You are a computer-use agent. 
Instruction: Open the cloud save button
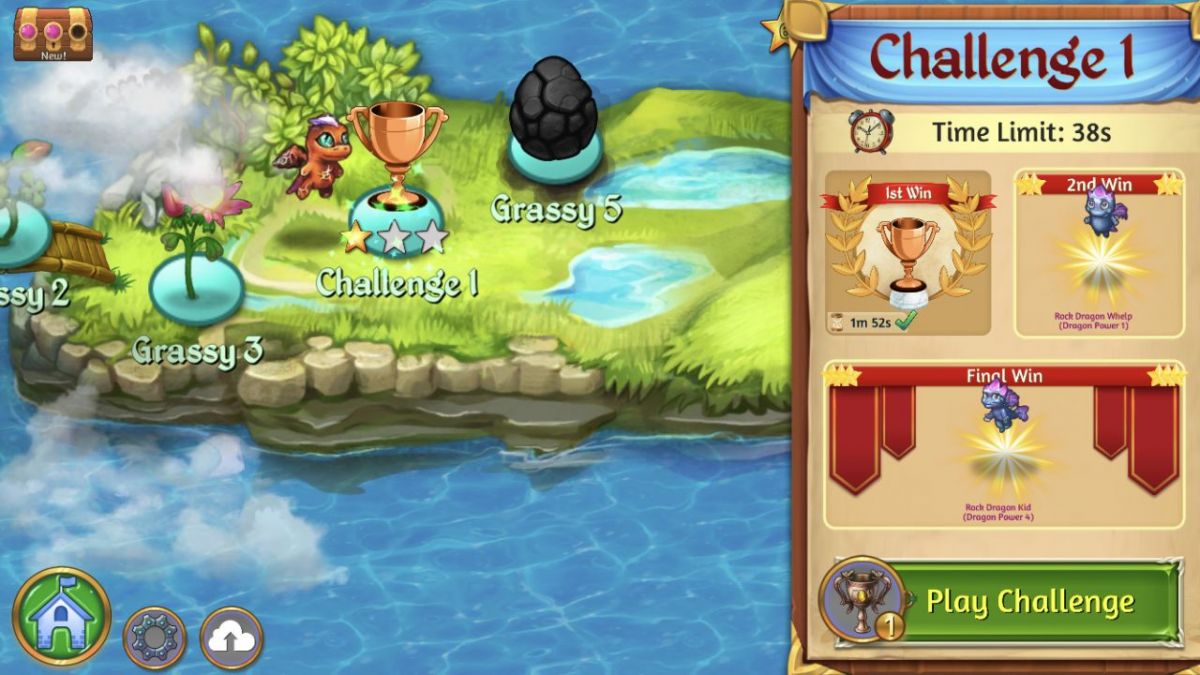pos(231,637)
